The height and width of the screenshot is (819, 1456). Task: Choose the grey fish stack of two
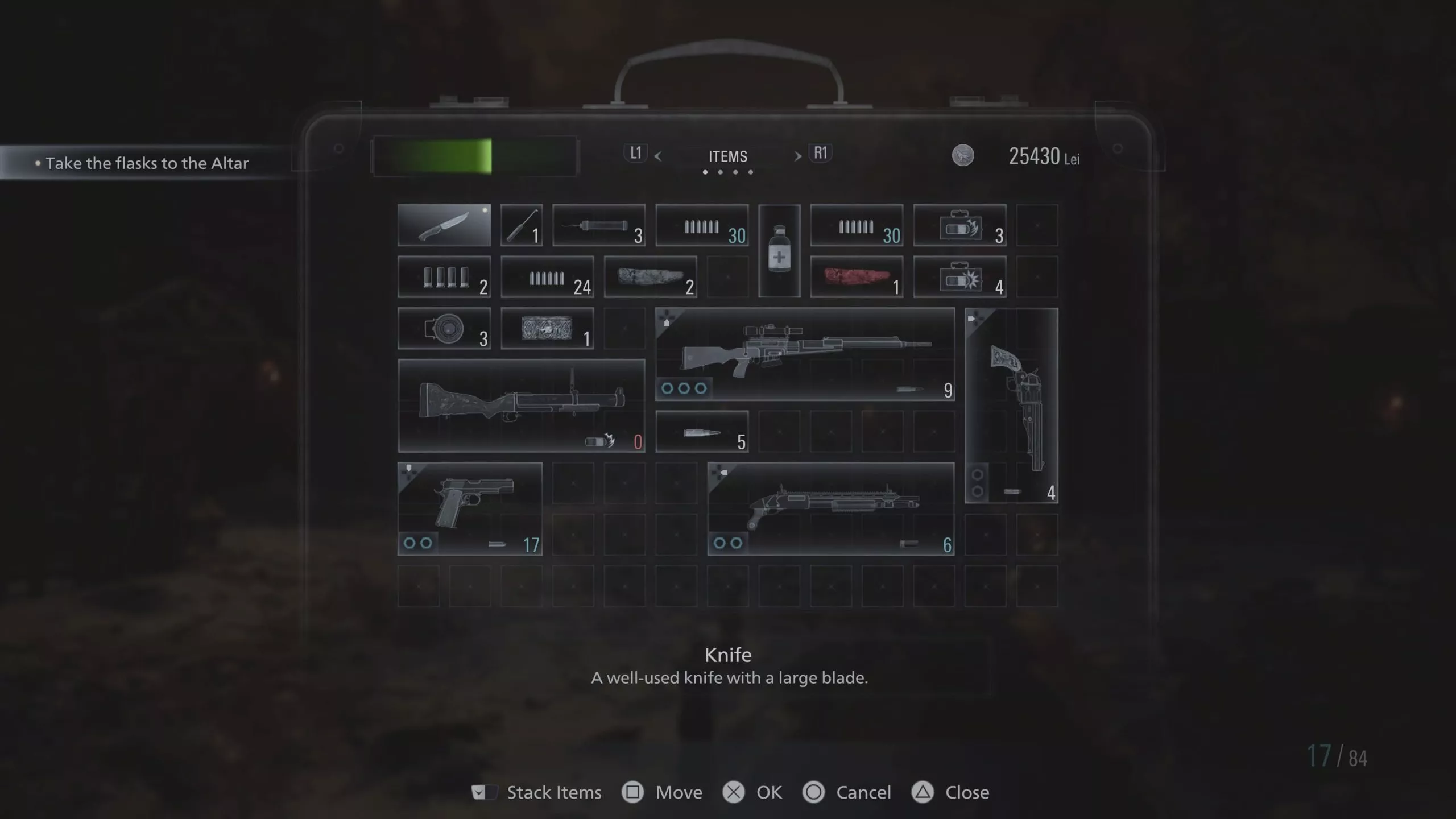click(650, 277)
